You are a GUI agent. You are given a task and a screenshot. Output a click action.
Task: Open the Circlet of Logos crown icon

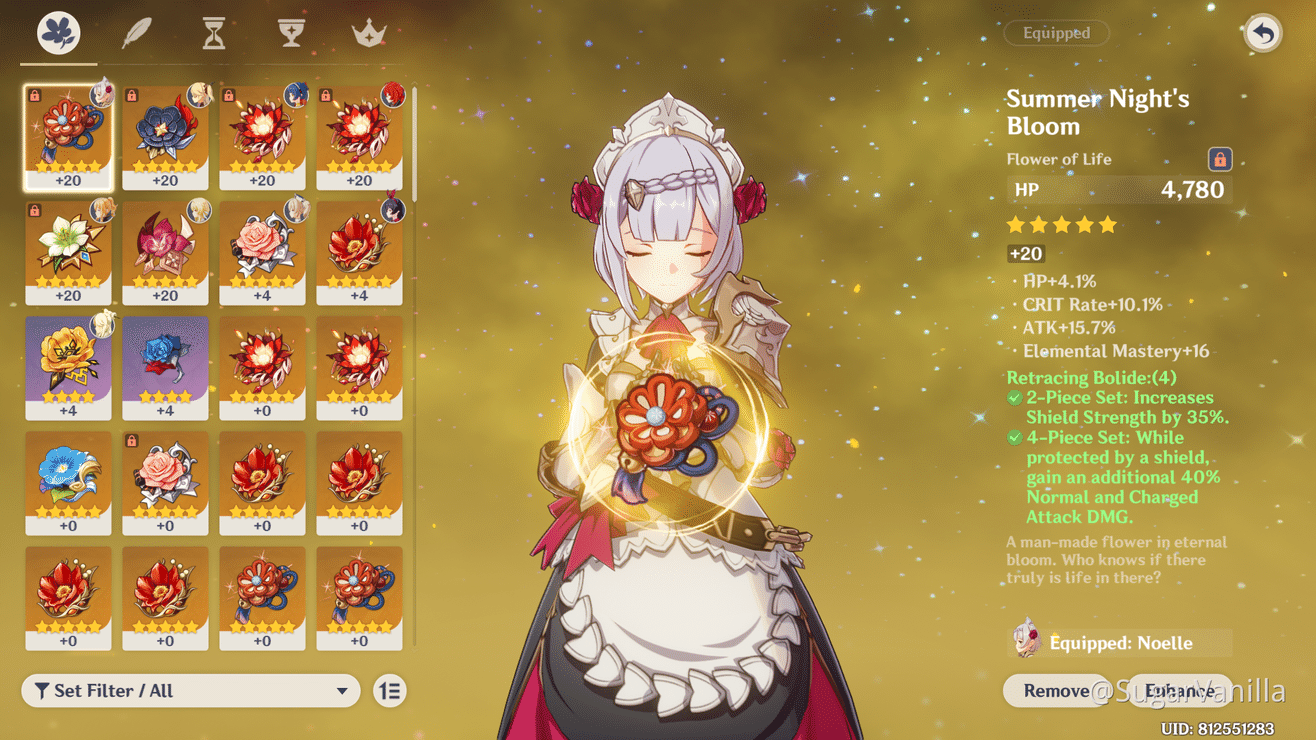368,31
